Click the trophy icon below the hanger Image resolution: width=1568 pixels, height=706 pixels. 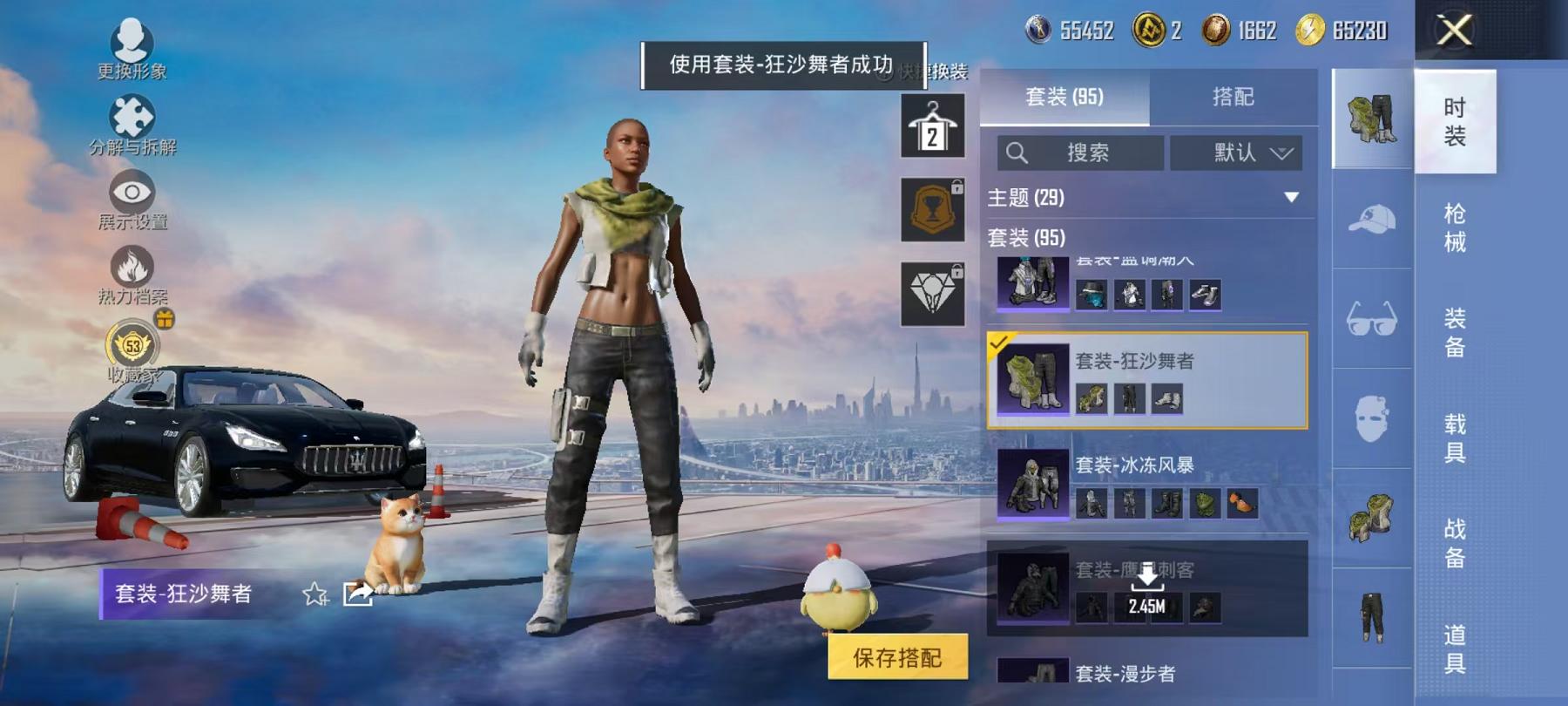(934, 209)
